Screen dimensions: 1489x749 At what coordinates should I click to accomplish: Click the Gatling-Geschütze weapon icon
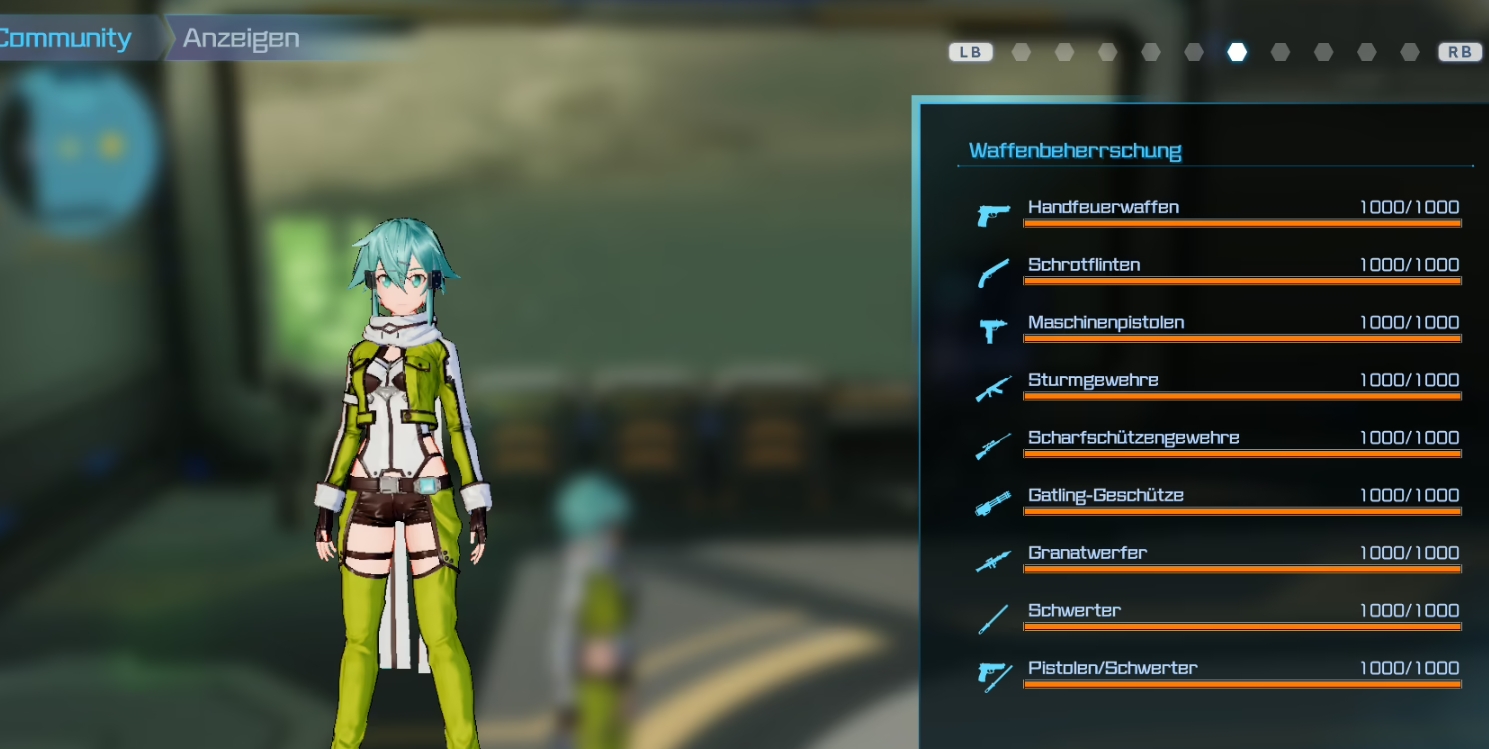[992, 502]
